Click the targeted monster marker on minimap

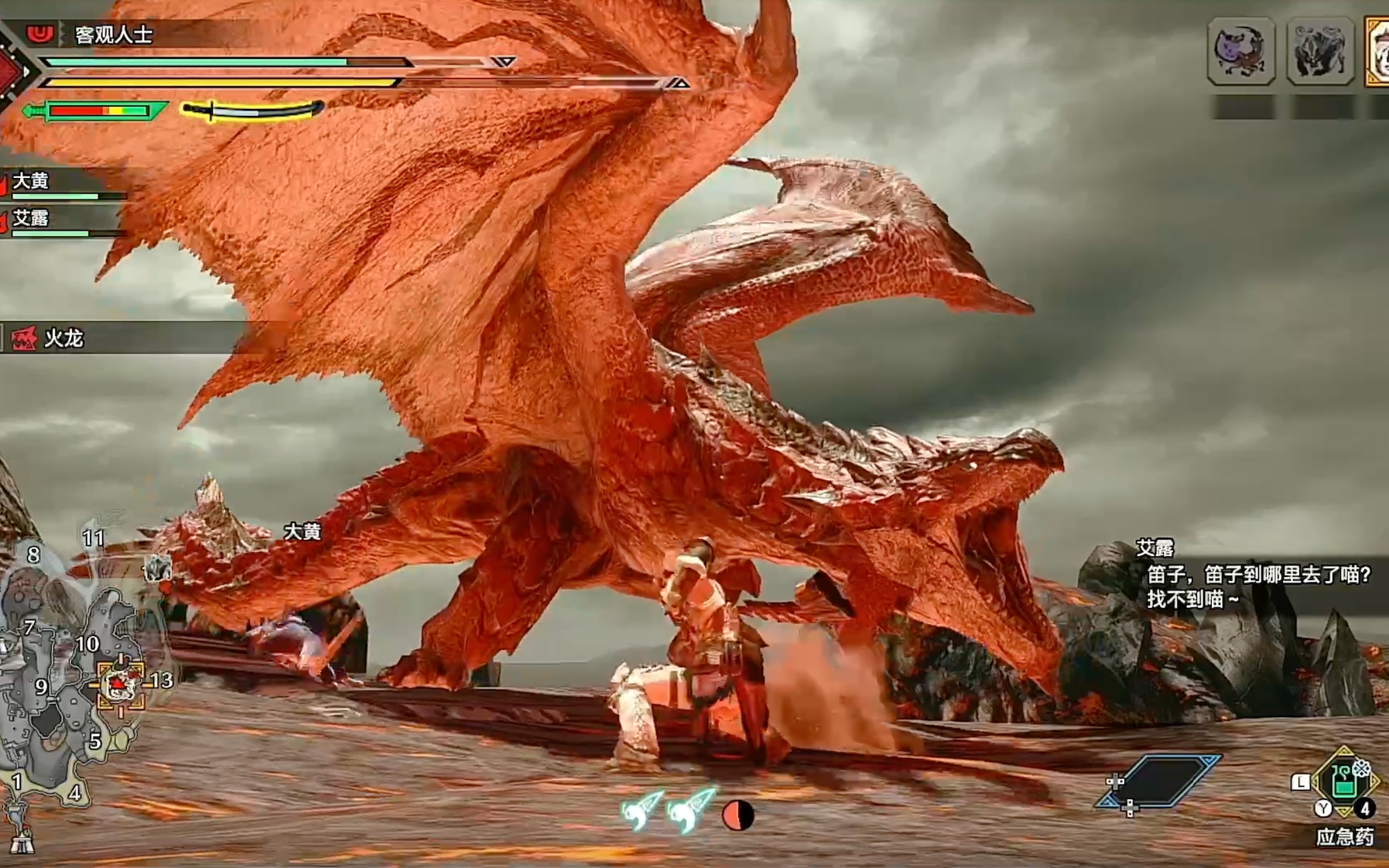coord(120,685)
